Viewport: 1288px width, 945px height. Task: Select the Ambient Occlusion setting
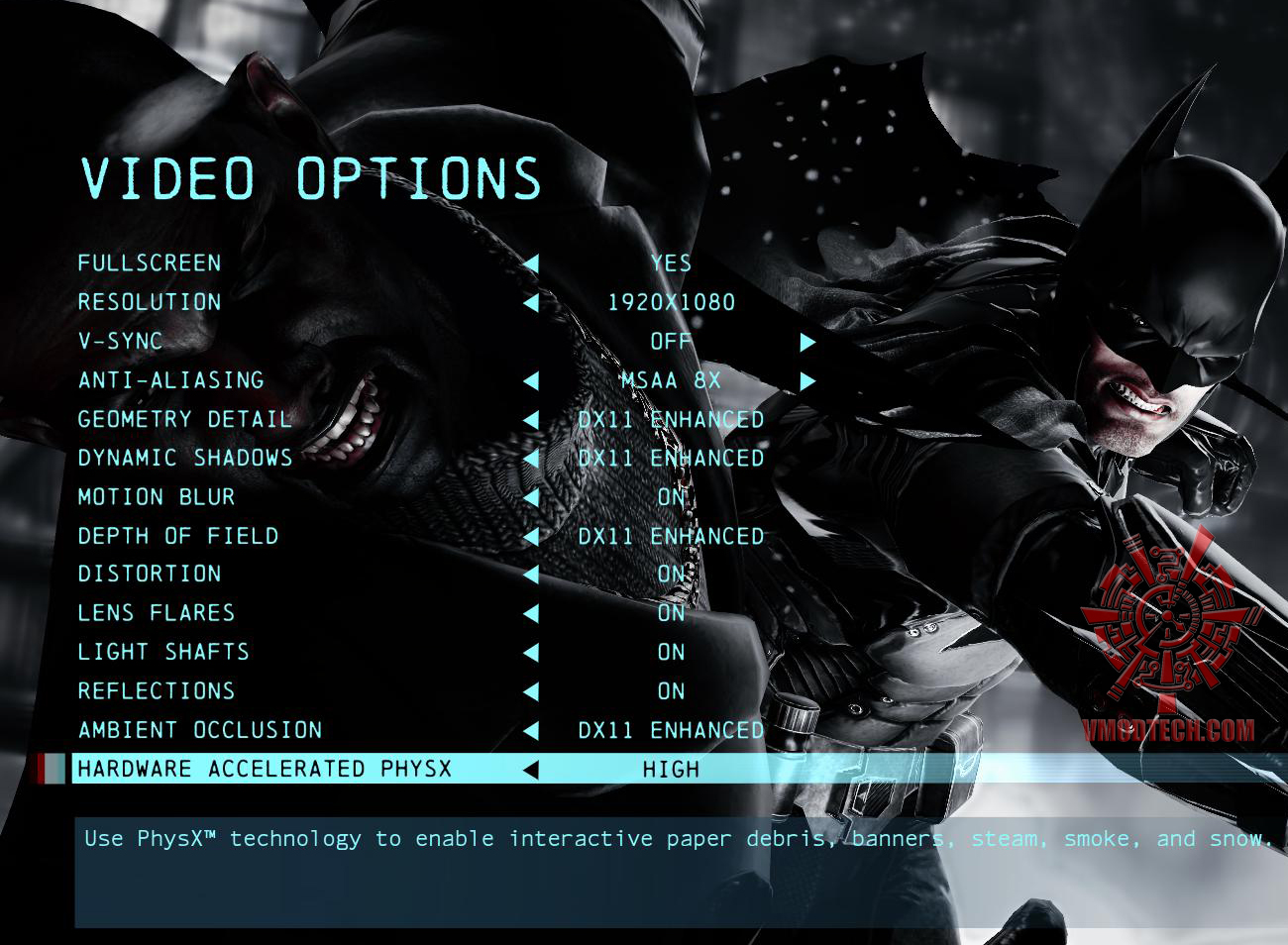coord(200,730)
